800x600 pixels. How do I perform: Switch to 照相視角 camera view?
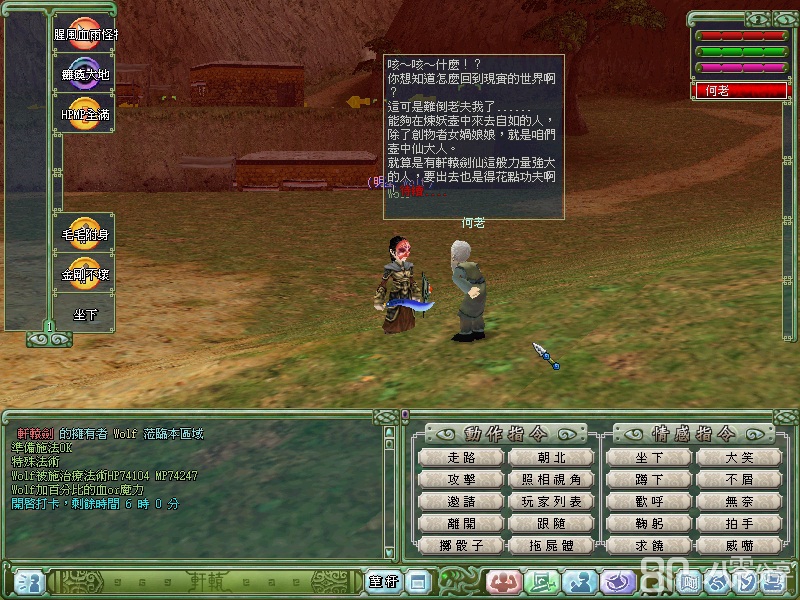click(x=551, y=479)
